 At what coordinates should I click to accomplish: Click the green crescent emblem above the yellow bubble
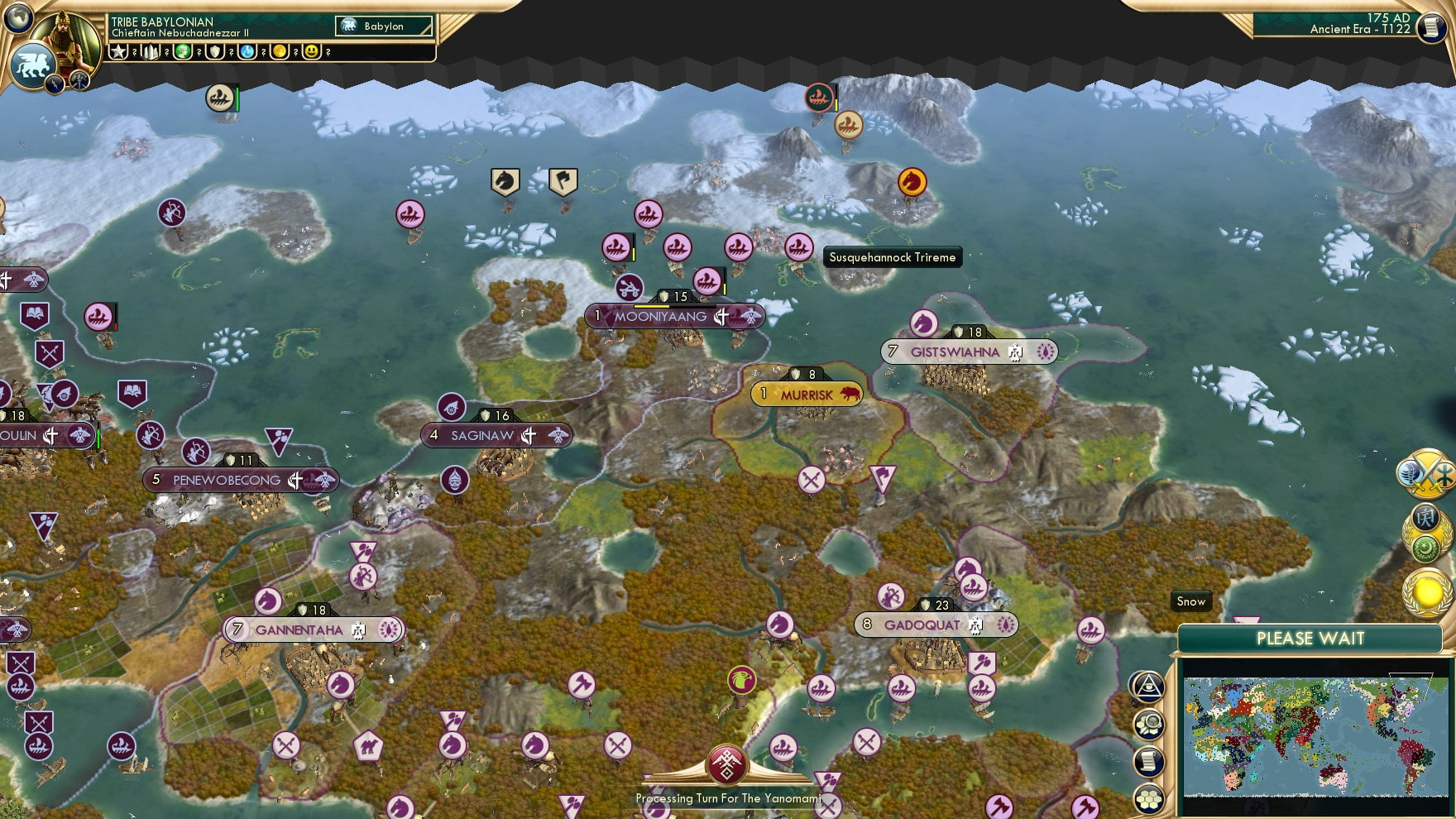pos(1425,548)
